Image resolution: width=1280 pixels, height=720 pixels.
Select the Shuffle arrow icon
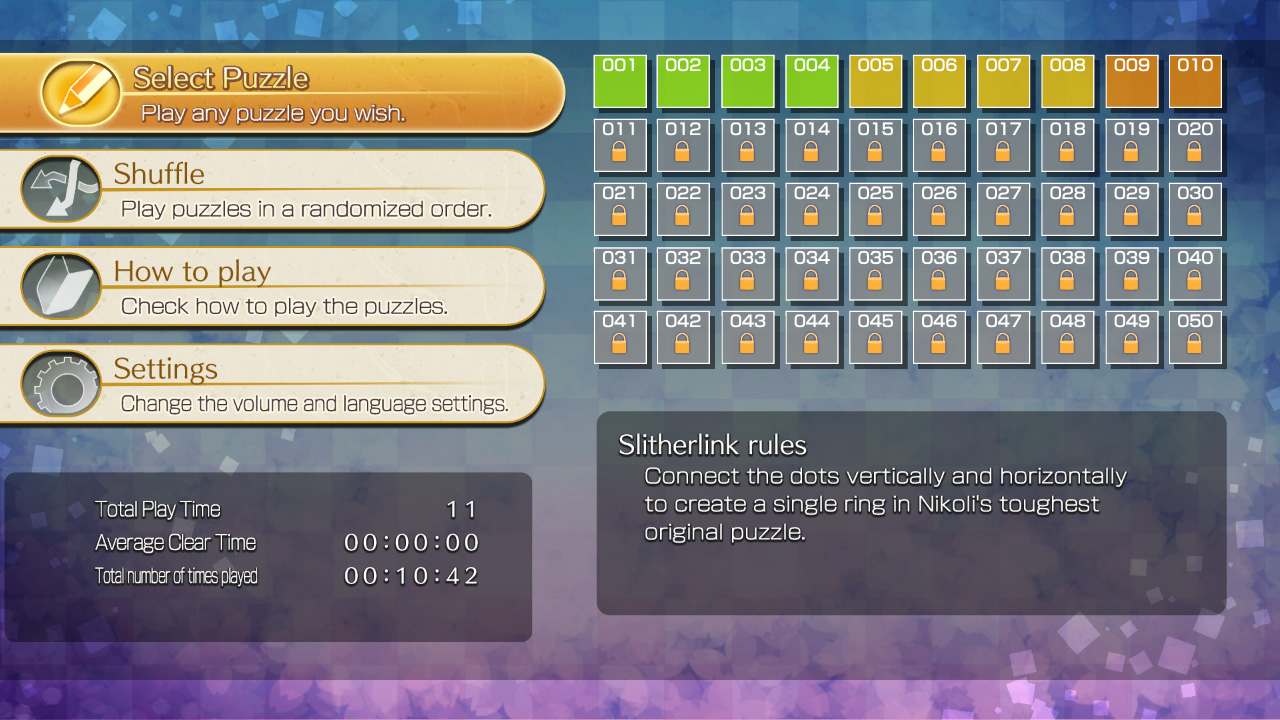[60, 186]
